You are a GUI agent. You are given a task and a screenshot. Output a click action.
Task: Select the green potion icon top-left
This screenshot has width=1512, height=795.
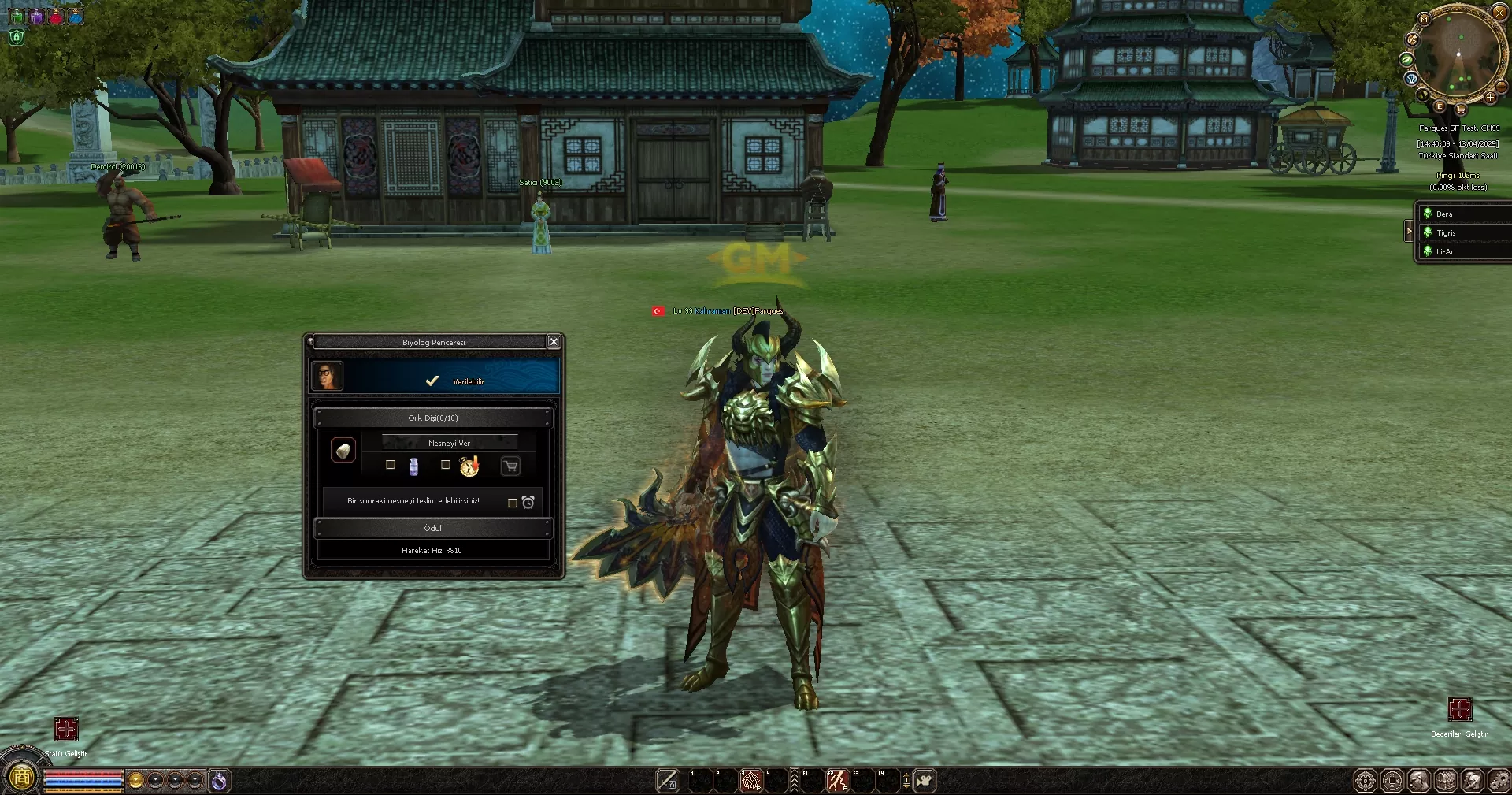pos(17,16)
